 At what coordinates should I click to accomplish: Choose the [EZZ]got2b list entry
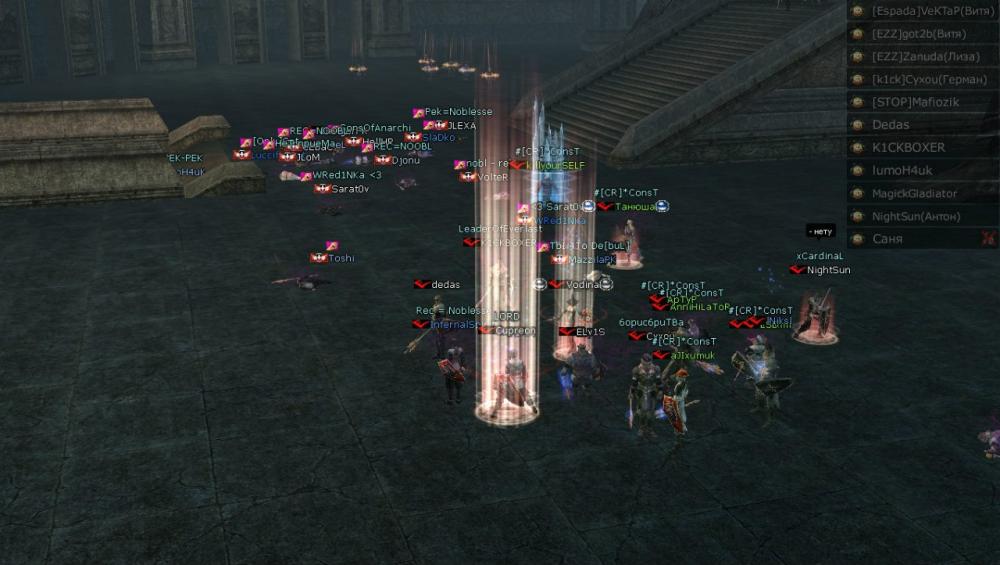(920, 34)
